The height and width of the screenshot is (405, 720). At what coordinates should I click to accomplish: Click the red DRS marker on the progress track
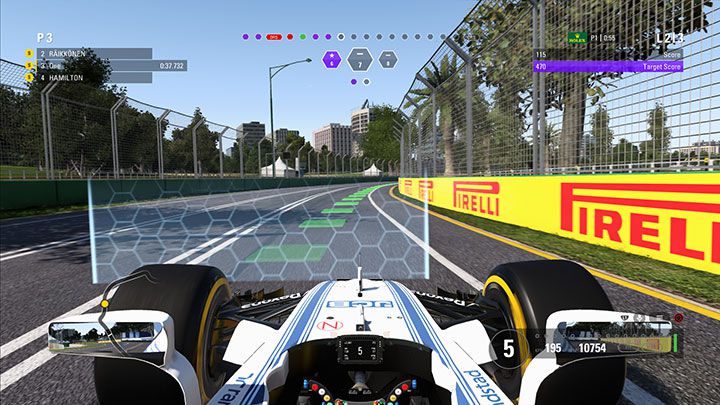274,36
